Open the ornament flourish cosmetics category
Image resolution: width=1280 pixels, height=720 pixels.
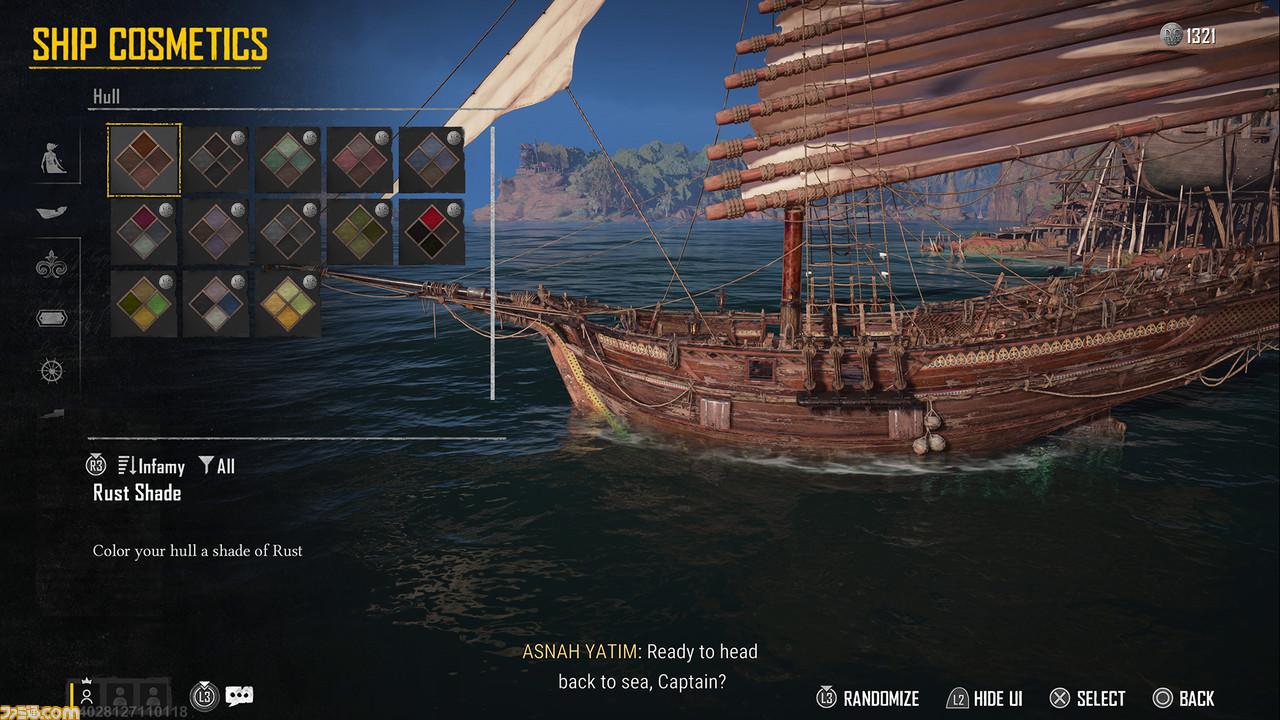(52, 264)
